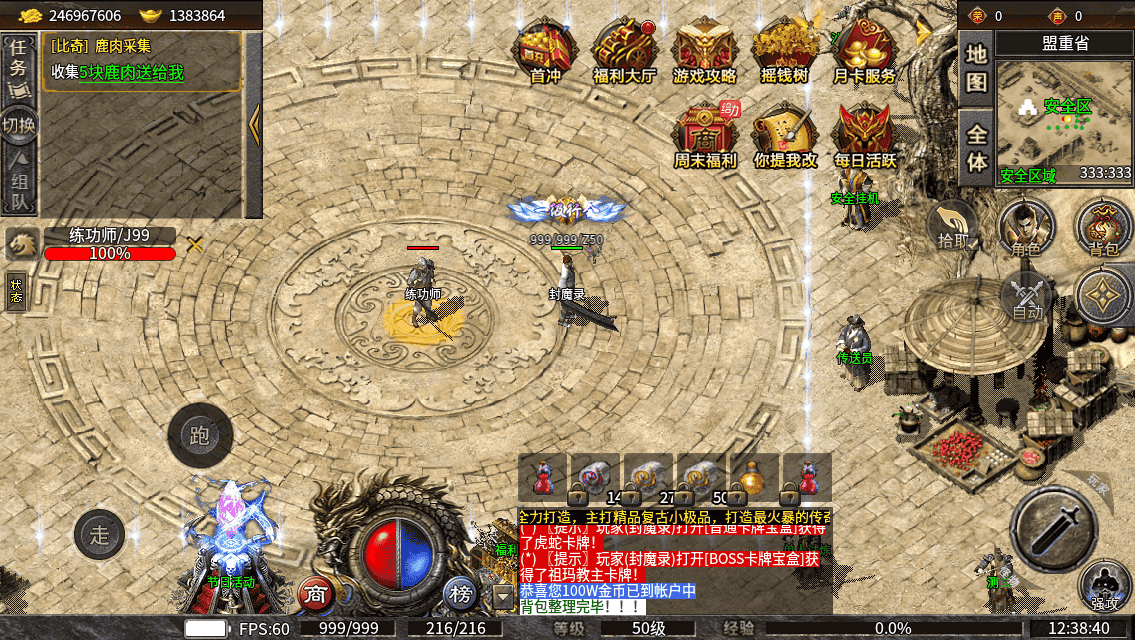1135x640 pixels.
Task: Open the 周末福利 weekend bonus
Action: coord(704,134)
